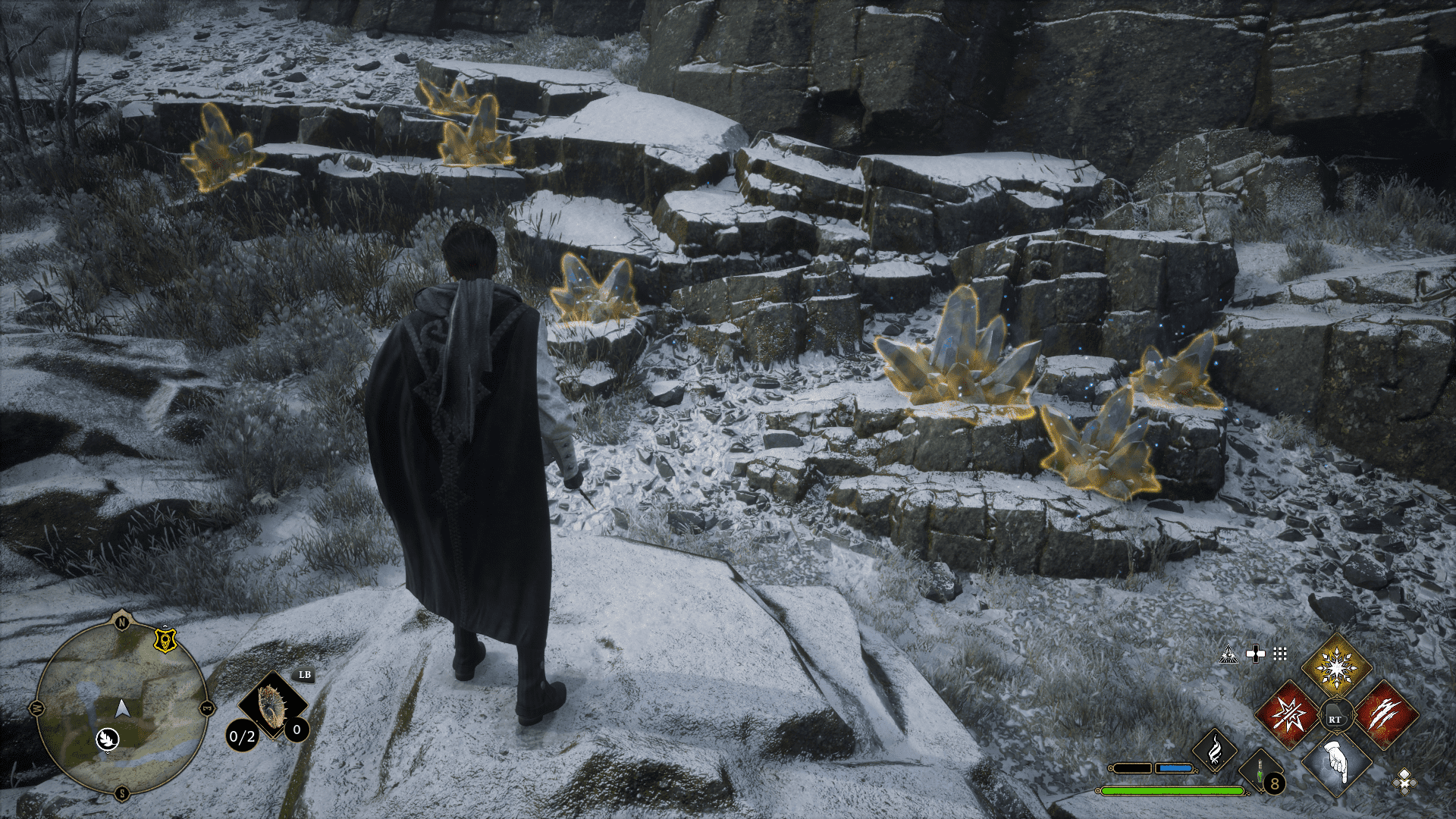Screen dimensions: 1456x819
Task: Click the green health bar
Action: pos(1172,791)
